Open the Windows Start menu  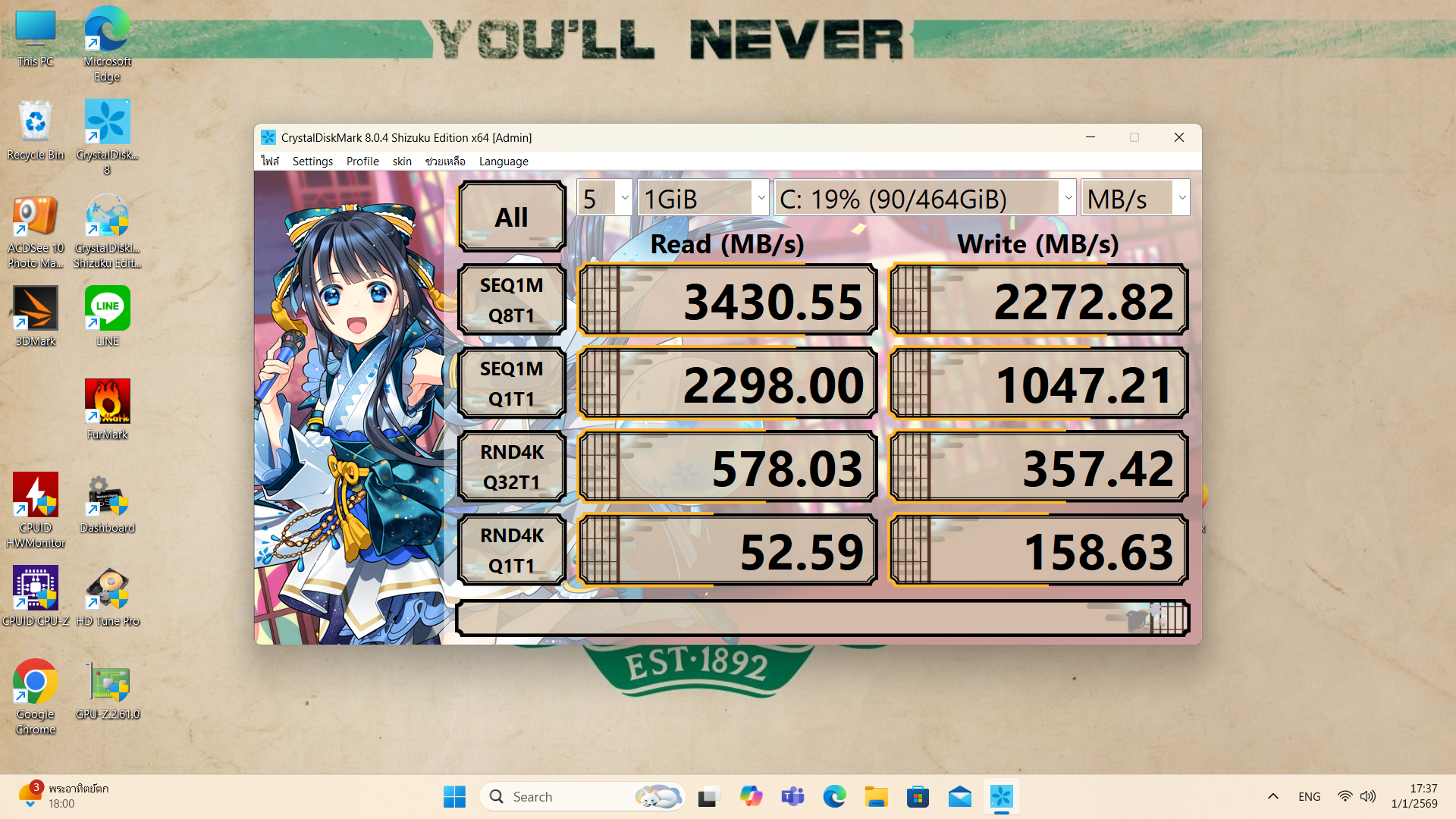pos(454,797)
